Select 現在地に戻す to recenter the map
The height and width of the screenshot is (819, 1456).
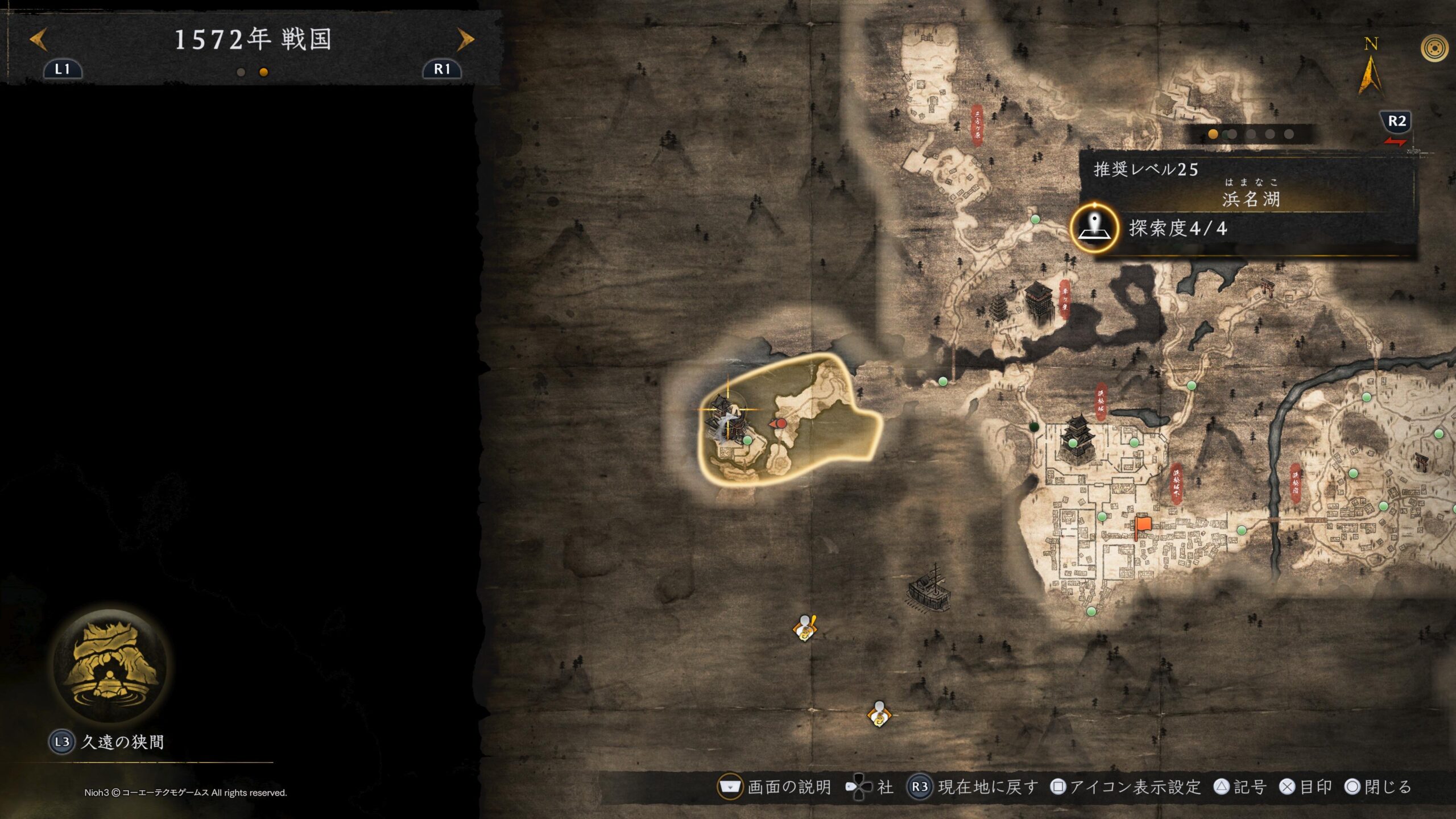point(974,787)
